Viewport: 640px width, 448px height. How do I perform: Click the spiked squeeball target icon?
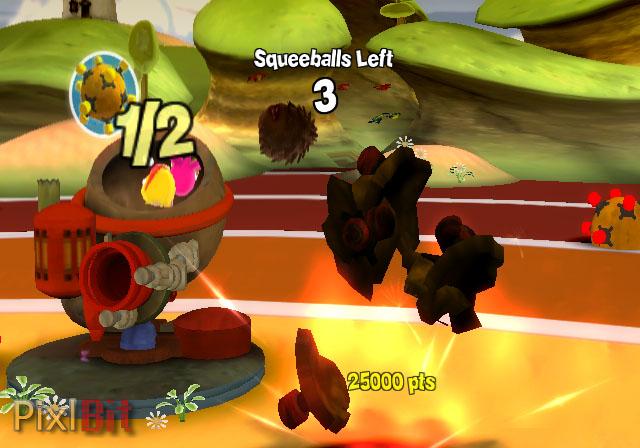click(x=103, y=93)
